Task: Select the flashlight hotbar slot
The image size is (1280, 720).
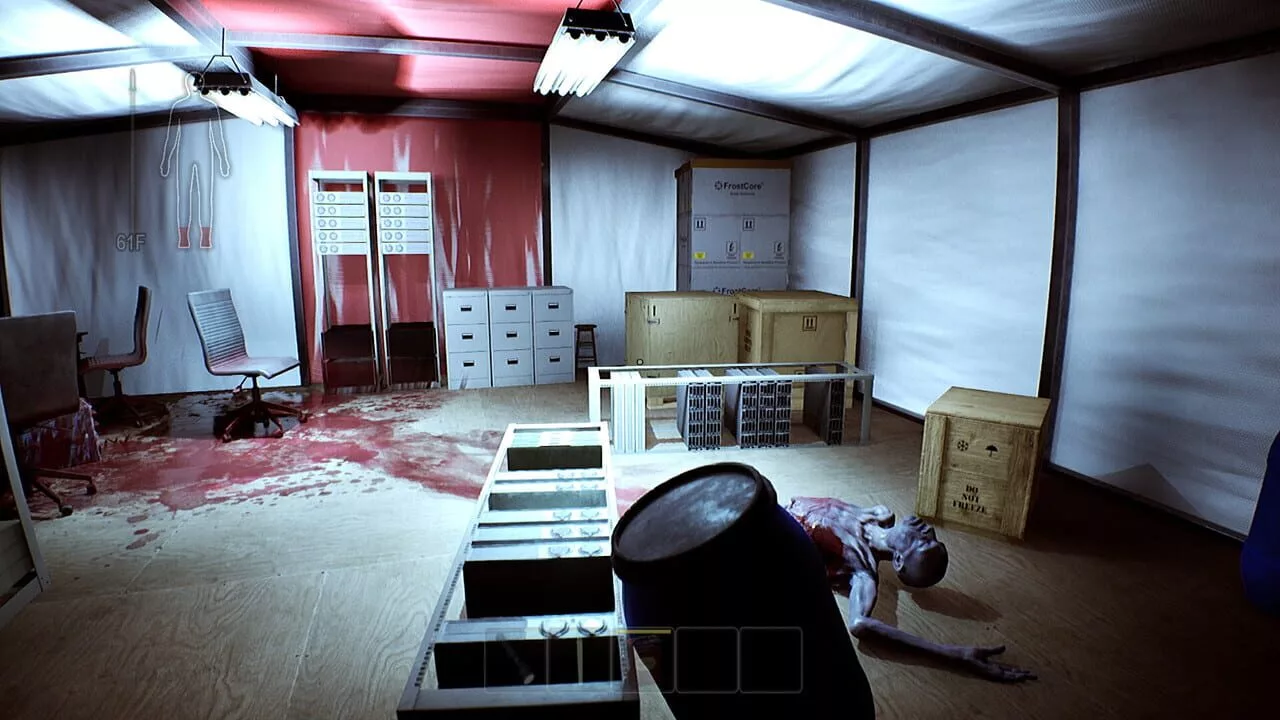Action: coord(516,659)
